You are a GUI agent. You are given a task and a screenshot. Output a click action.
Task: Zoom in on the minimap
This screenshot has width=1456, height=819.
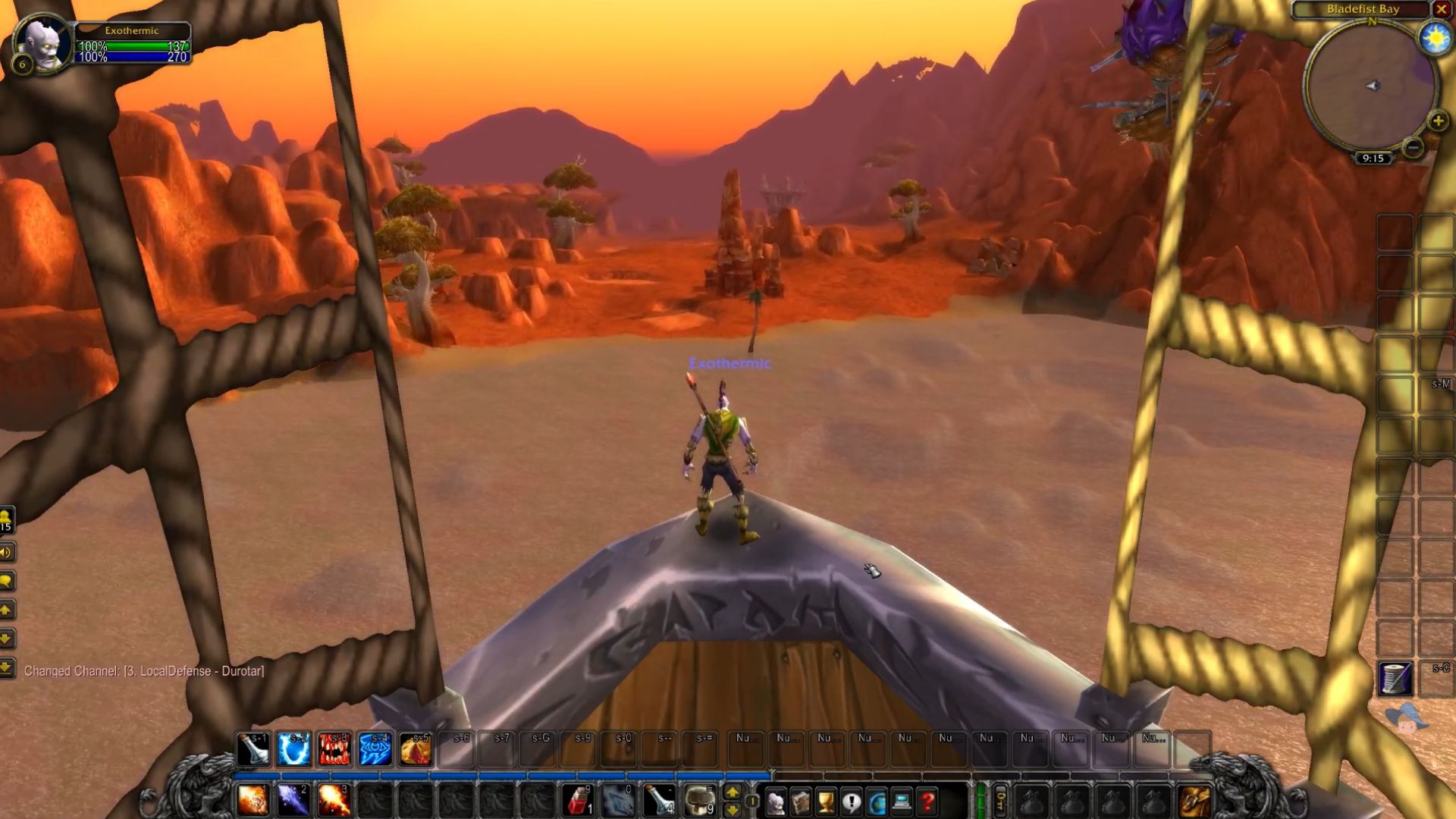click(x=1438, y=121)
